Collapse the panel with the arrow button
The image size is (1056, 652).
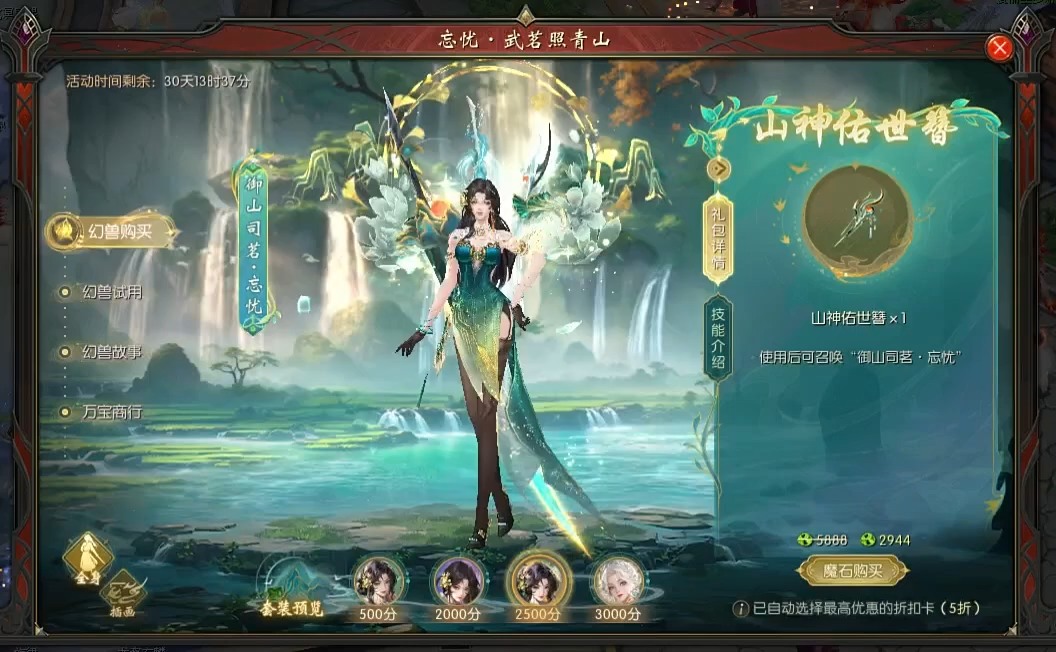coord(718,169)
